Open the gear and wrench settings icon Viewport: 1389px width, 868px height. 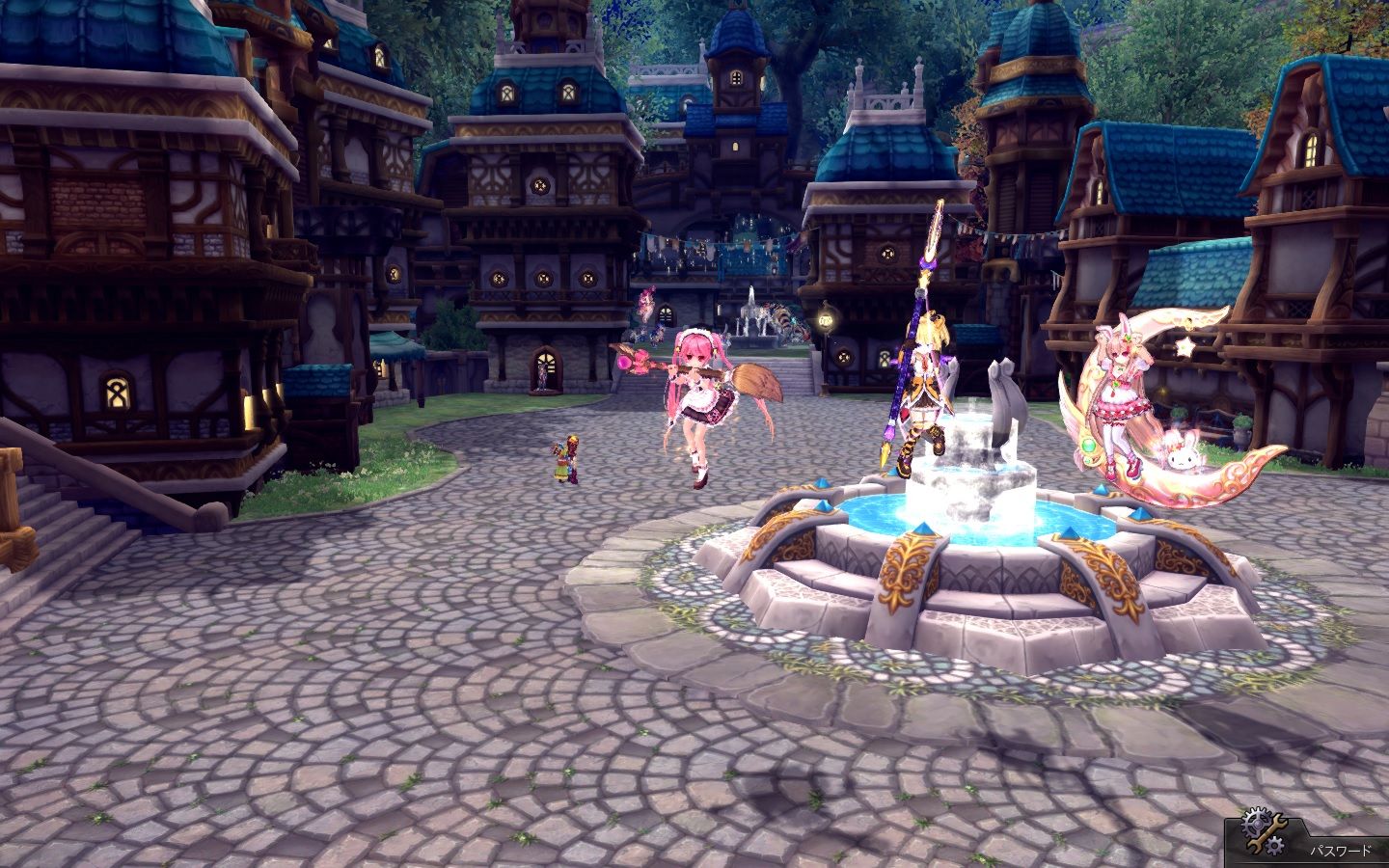(x=1264, y=833)
